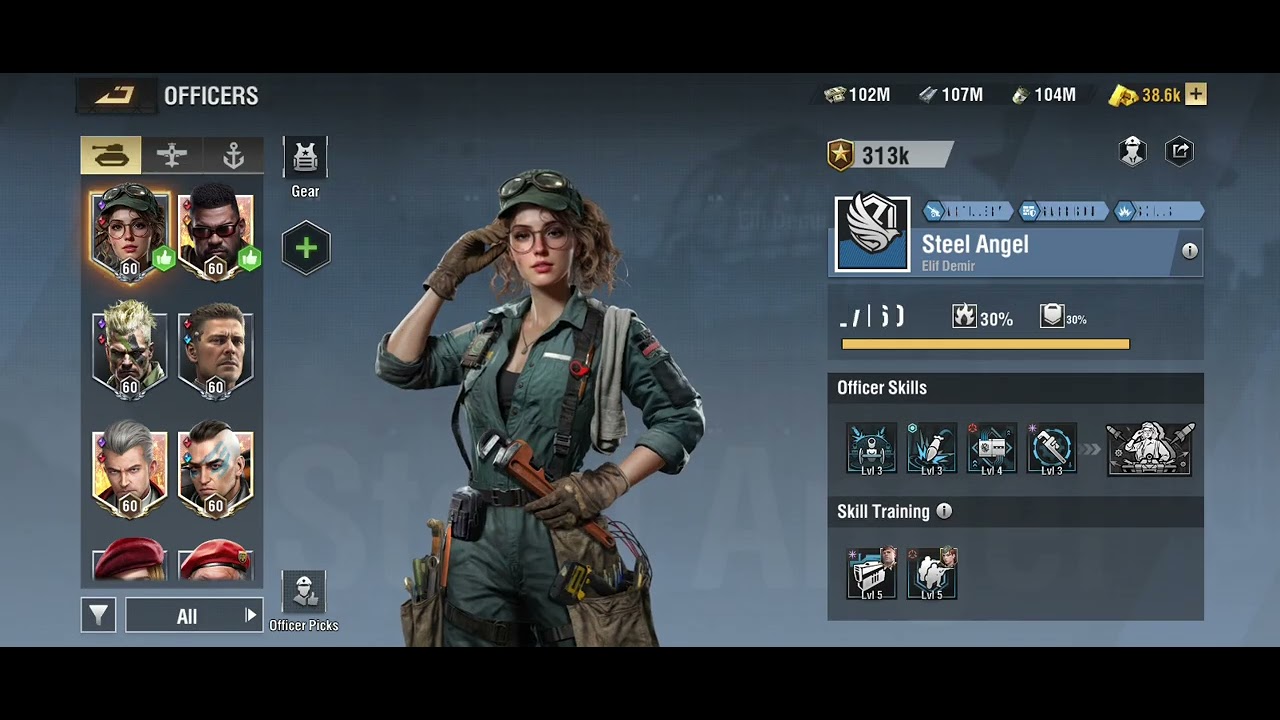Open the officer filter funnel
The width and height of the screenshot is (1280, 720).
pos(98,615)
